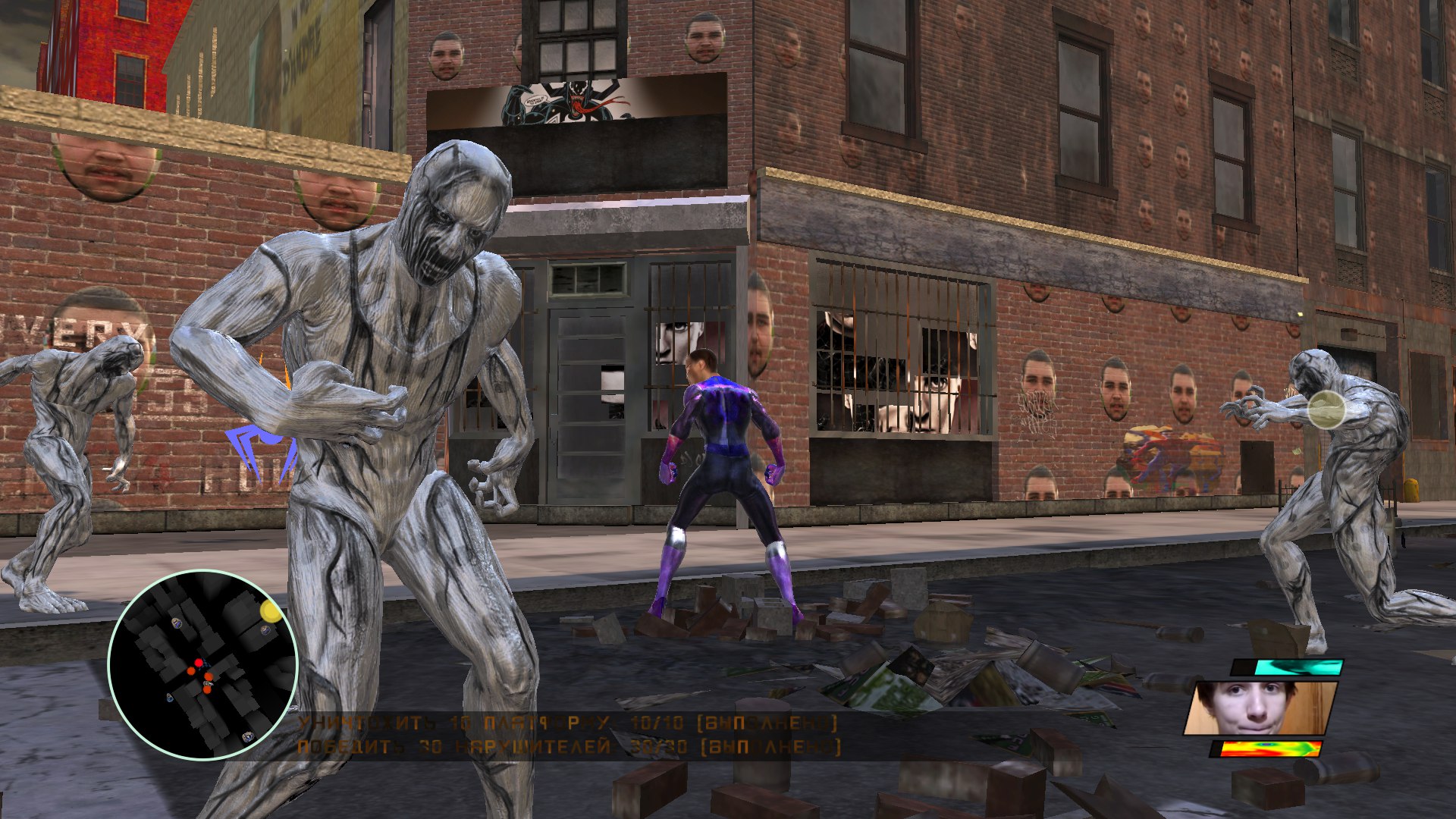Click the character portrait in the HUD
The image size is (1456, 819).
[1260, 708]
